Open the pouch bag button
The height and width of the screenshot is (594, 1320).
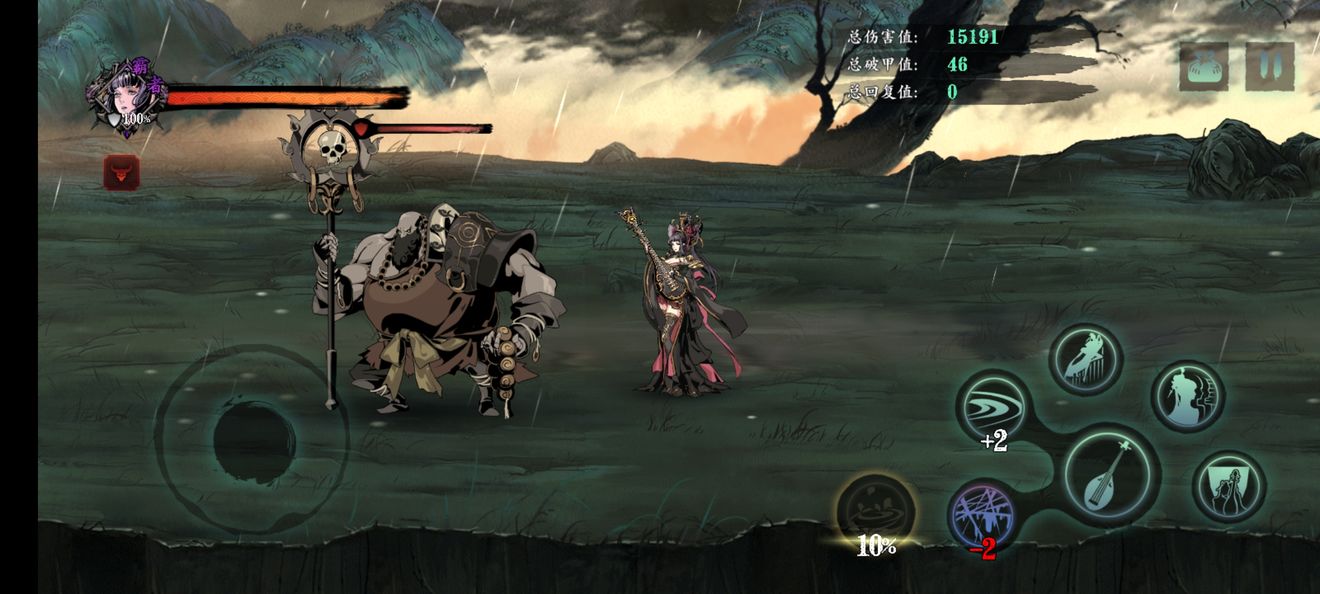point(1203,67)
